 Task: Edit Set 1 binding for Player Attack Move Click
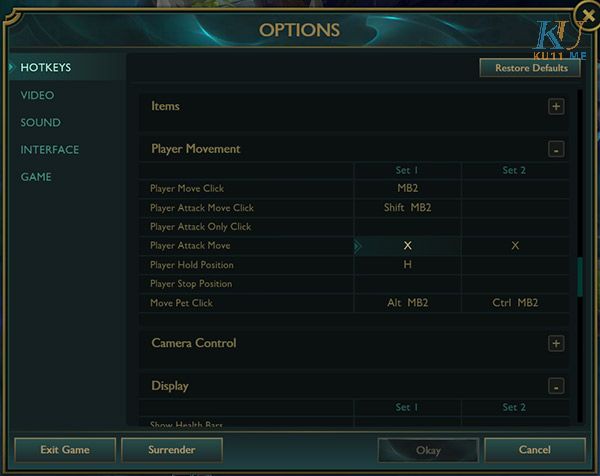(x=407, y=208)
